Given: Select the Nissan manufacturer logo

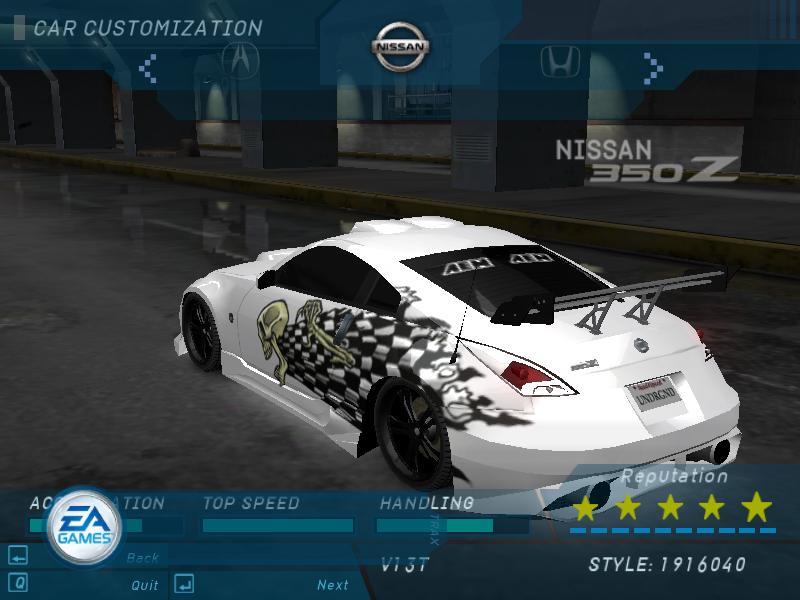Looking at the screenshot, I should [401, 48].
